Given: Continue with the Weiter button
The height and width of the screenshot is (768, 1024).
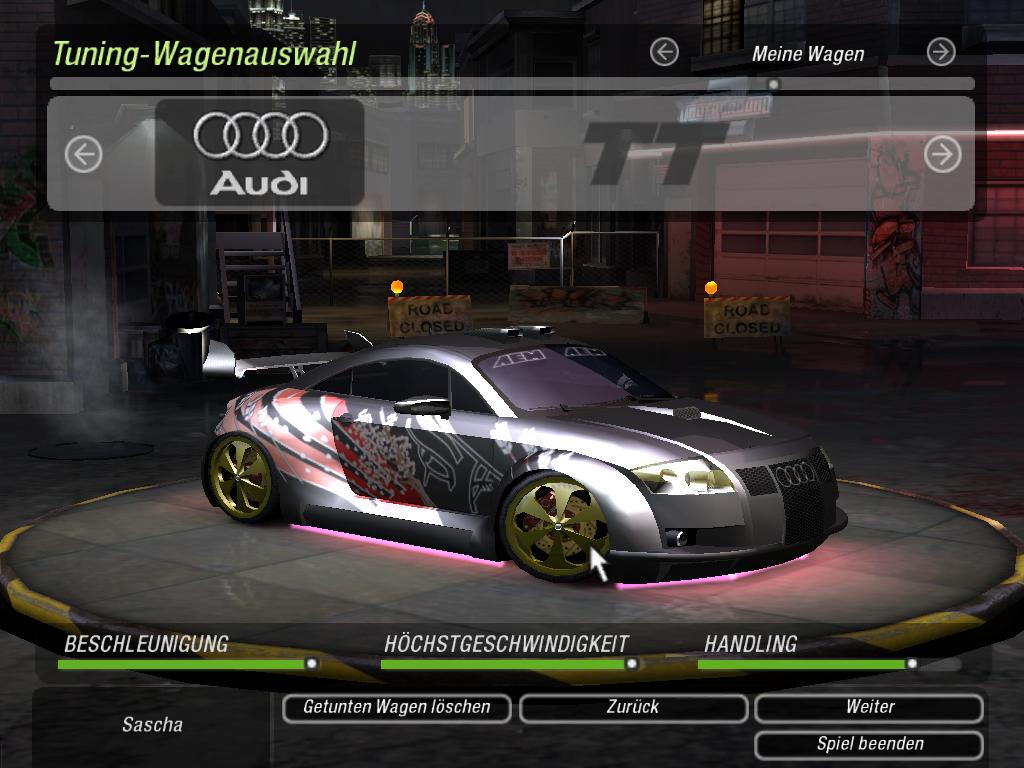Looking at the screenshot, I should tap(869, 707).
